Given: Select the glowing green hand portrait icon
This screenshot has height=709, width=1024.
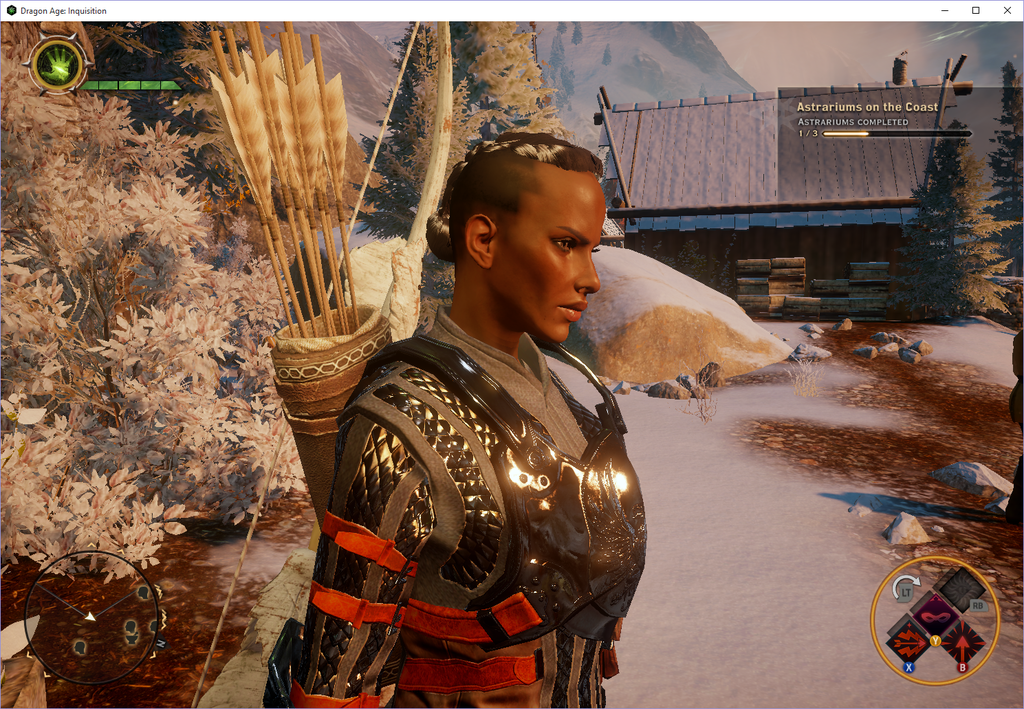Looking at the screenshot, I should click(57, 66).
